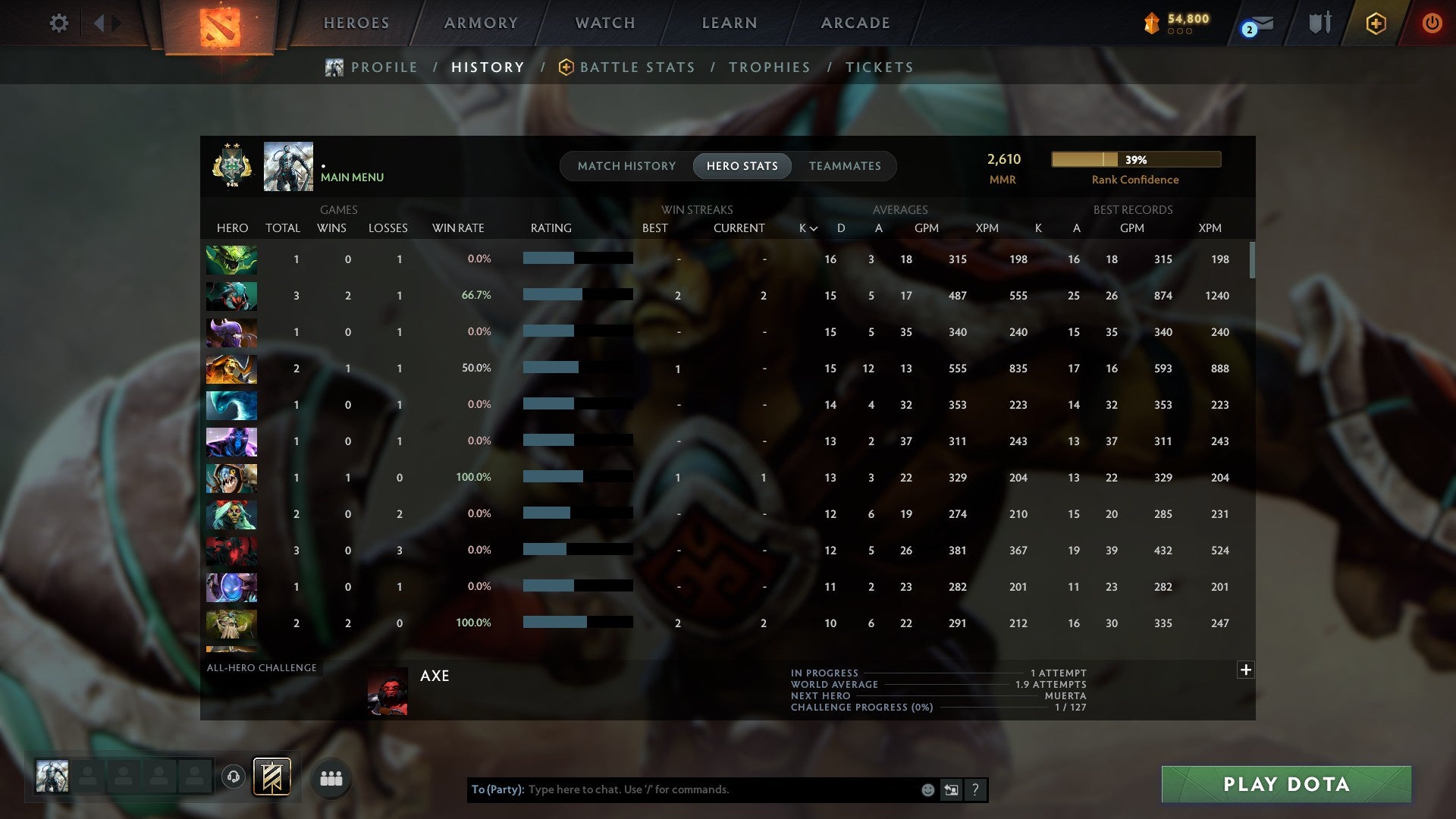1456x819 pixels.
Task: Click the question mark help button in chat
Action: [976, 789]
